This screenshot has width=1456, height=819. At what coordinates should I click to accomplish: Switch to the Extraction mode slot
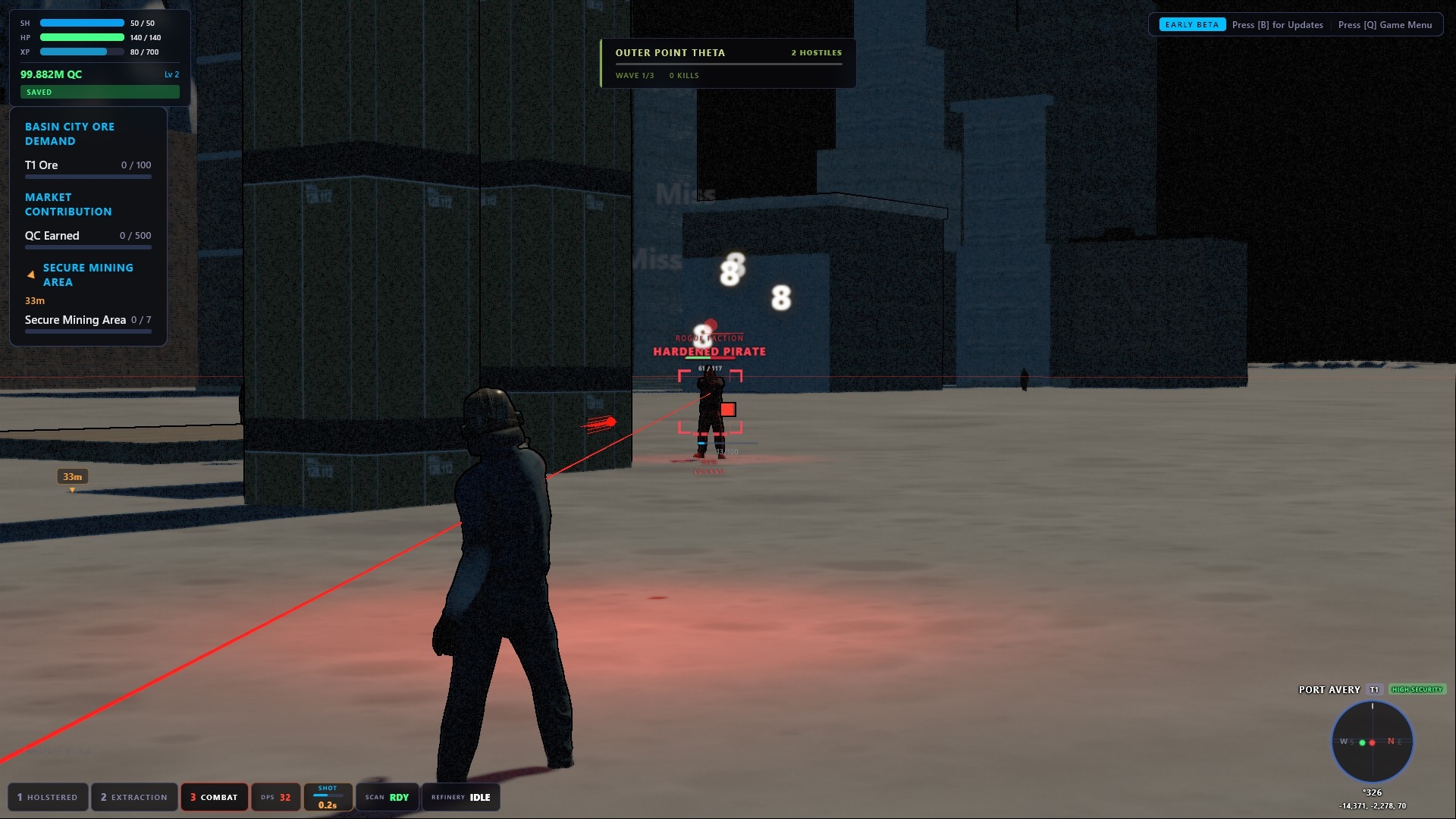coord(134,797)
